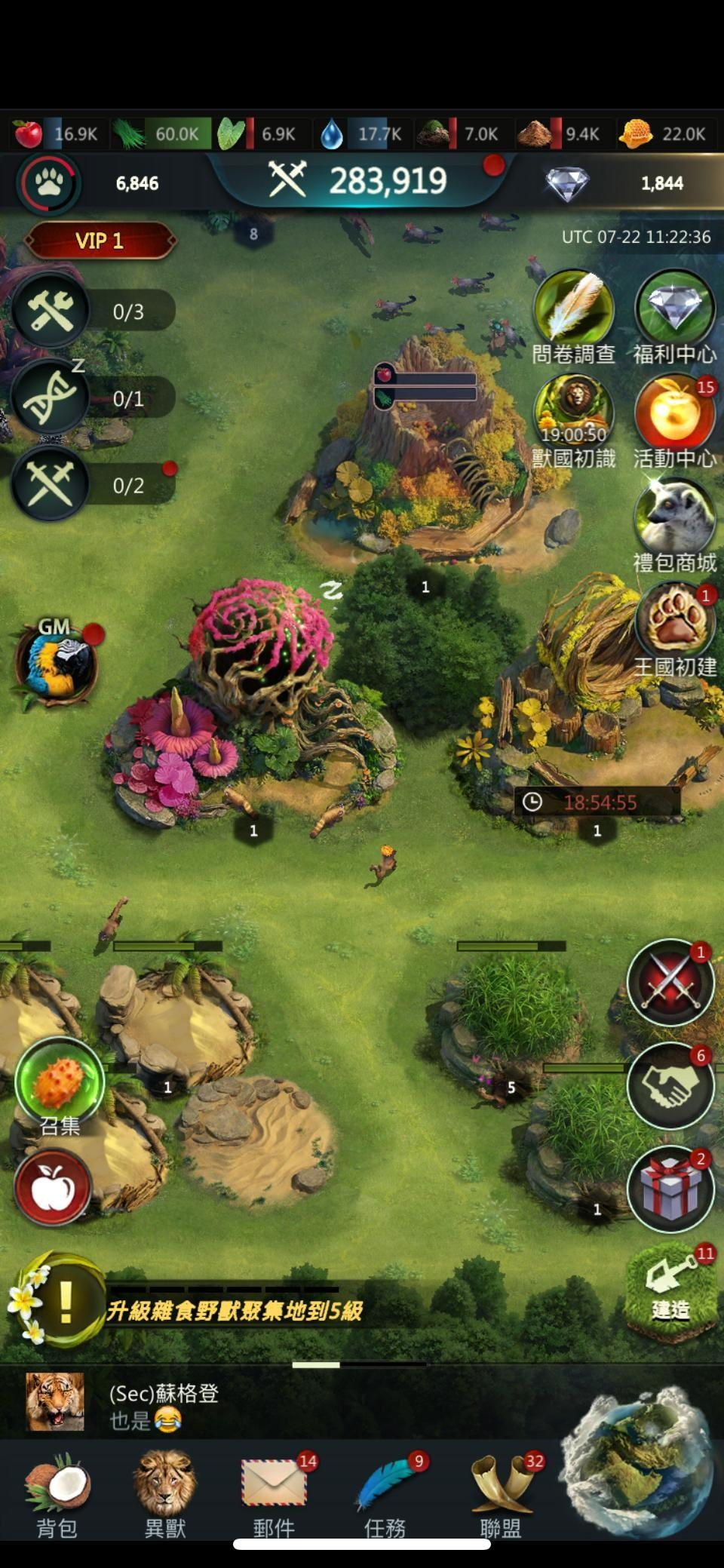Tap the handshake alliance help icon

coord(670,1085)
